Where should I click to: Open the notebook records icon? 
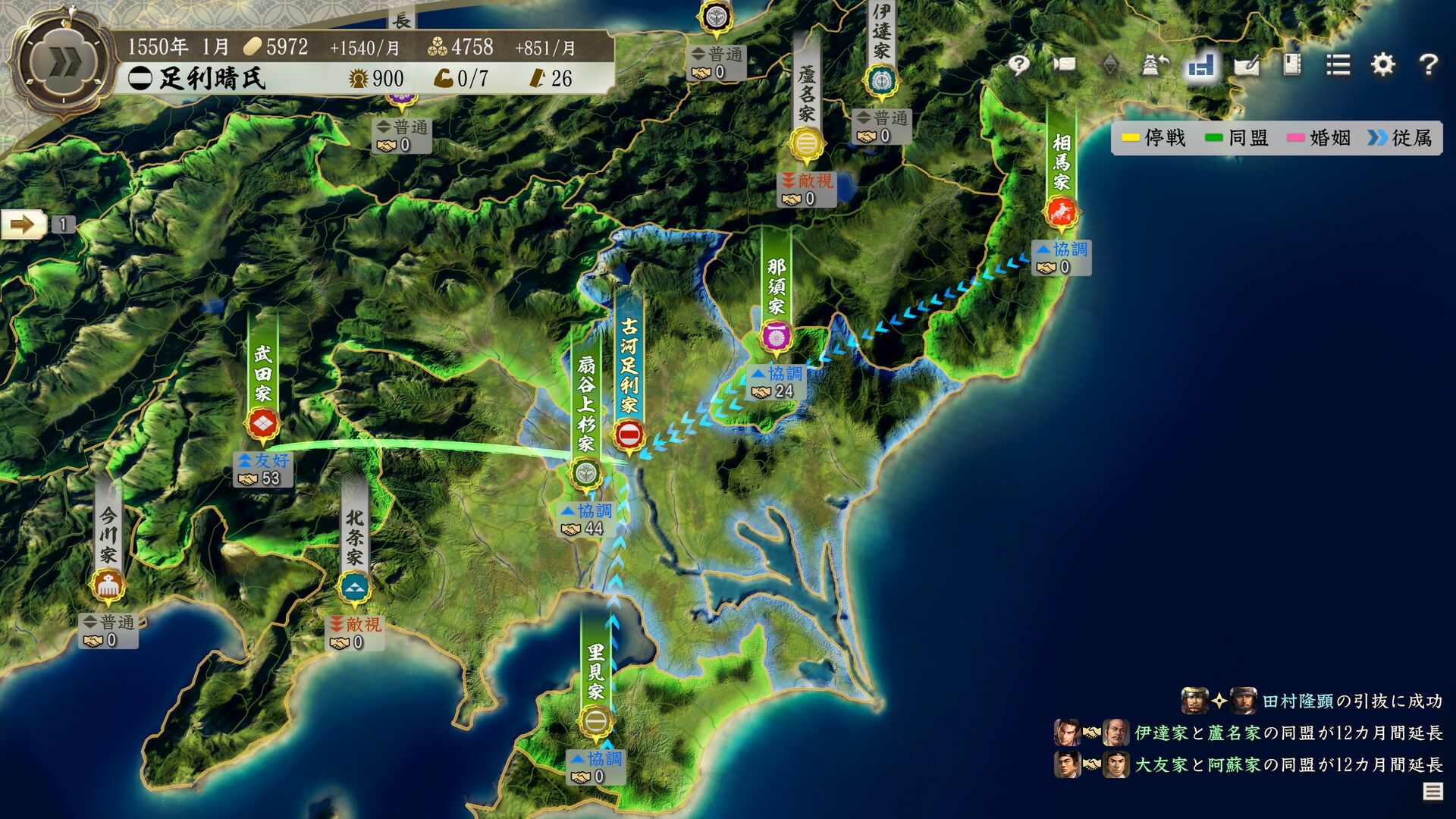pyautogui.click(x=1291, y=64)
